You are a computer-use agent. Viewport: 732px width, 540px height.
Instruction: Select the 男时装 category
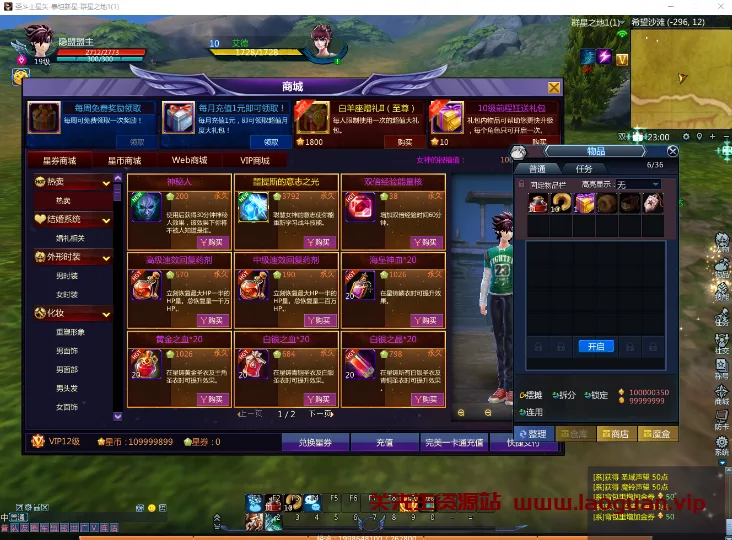(x=68, y=276)
